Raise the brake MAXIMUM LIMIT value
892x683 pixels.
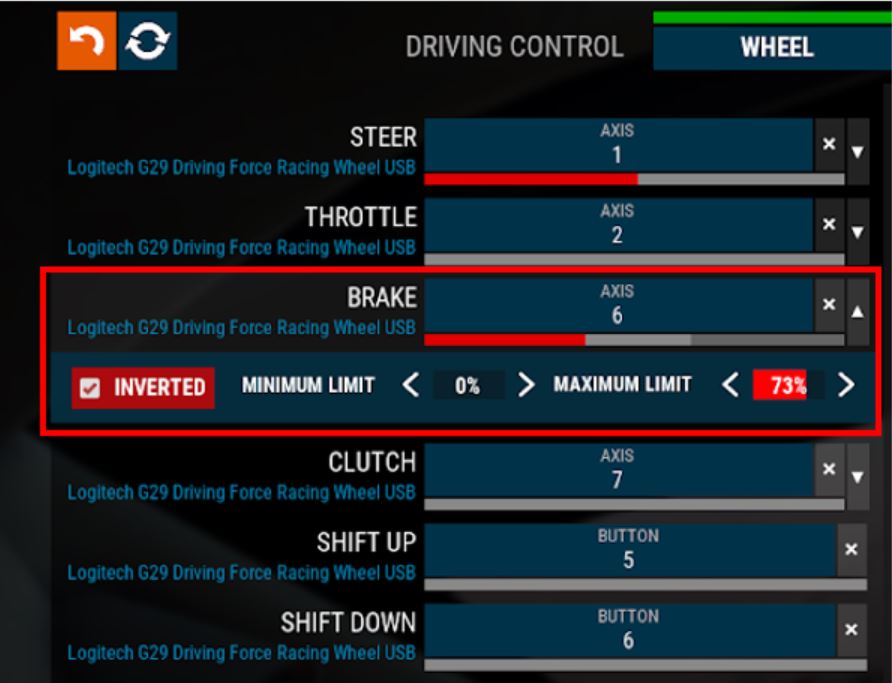pos(846,385)
